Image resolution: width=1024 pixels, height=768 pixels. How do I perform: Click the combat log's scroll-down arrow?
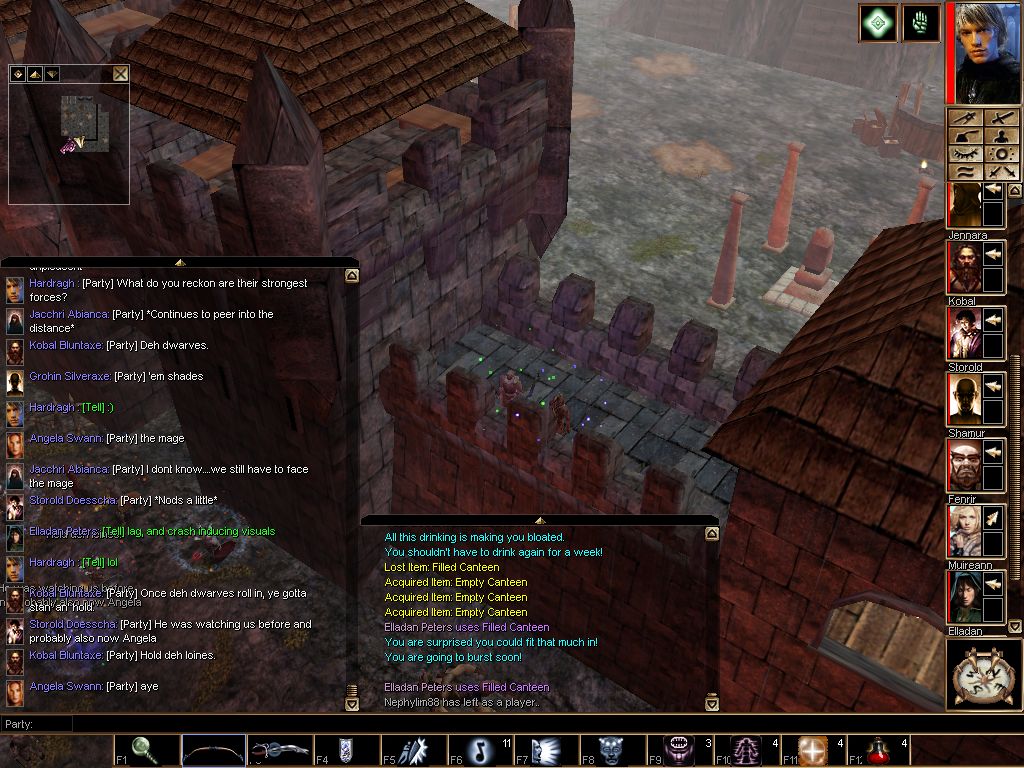(x=711, y=703)
